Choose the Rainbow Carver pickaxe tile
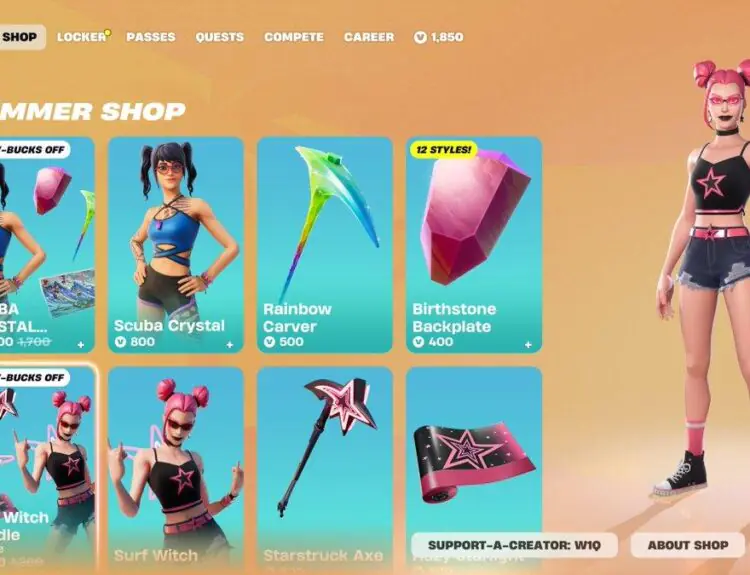The width and height of the screenshot is (750, 575). (325, 244)
